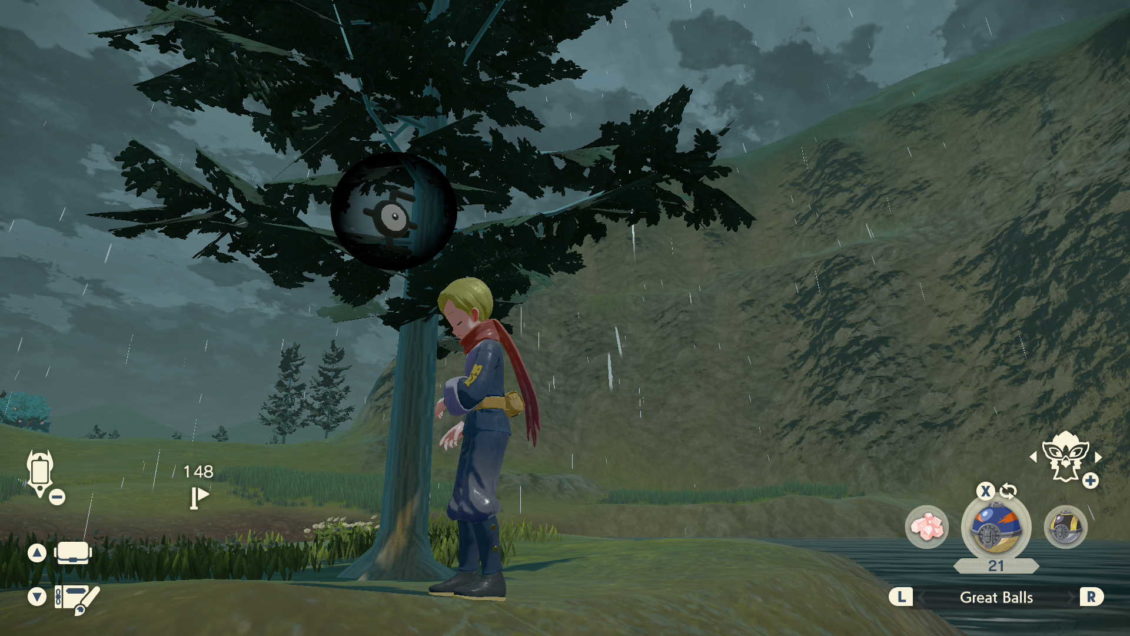Click the Great Balls item name bar
Image resolution: width=1130 pixels, height=636 pixels.
coord(996,597)
